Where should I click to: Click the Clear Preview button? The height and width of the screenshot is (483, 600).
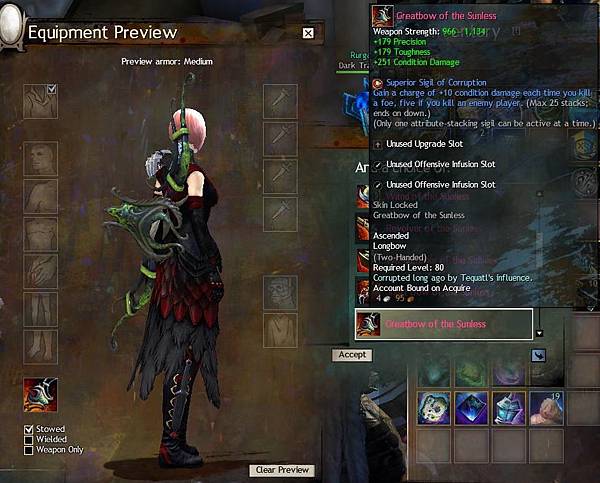(281, 470)
